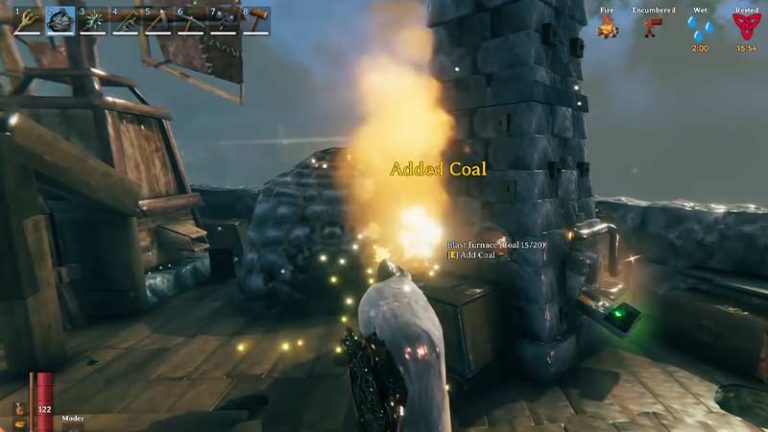Select hotbar slot 1 with the pronged tool
Viewport: 768px width, 432px height.
tap(27, 21)
